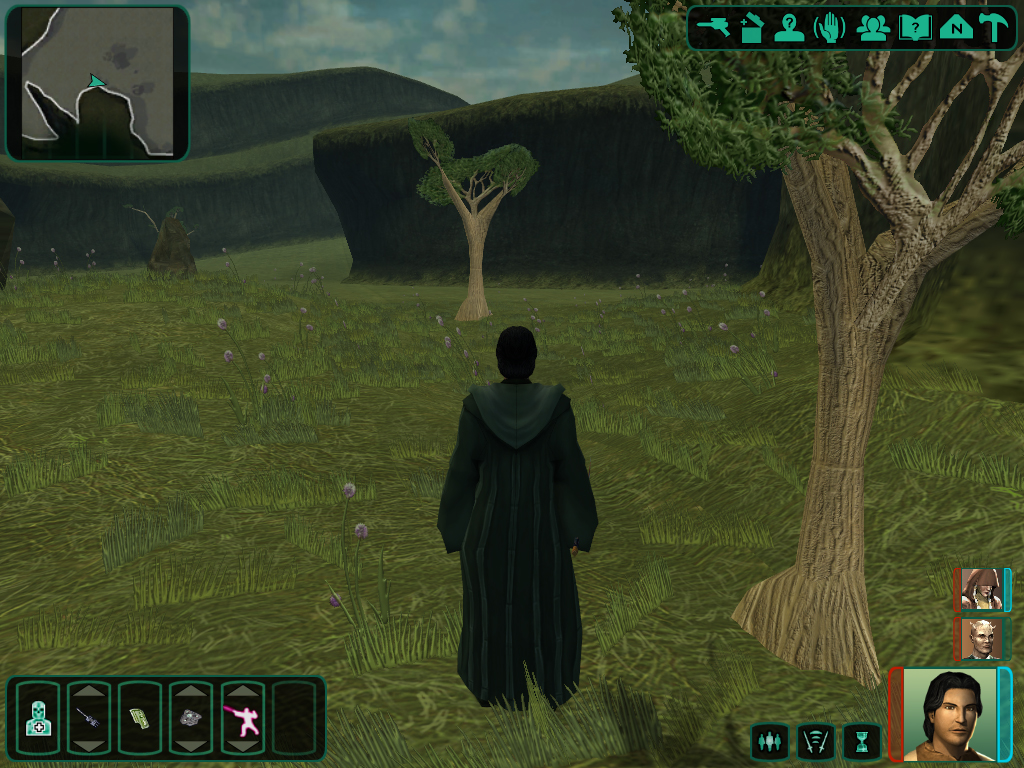Image resolution: width=1024 pixels, height=768 pixels.
Task: Pause the game with hourglass button
Action: pyautogui.click(x=860, y=742)
